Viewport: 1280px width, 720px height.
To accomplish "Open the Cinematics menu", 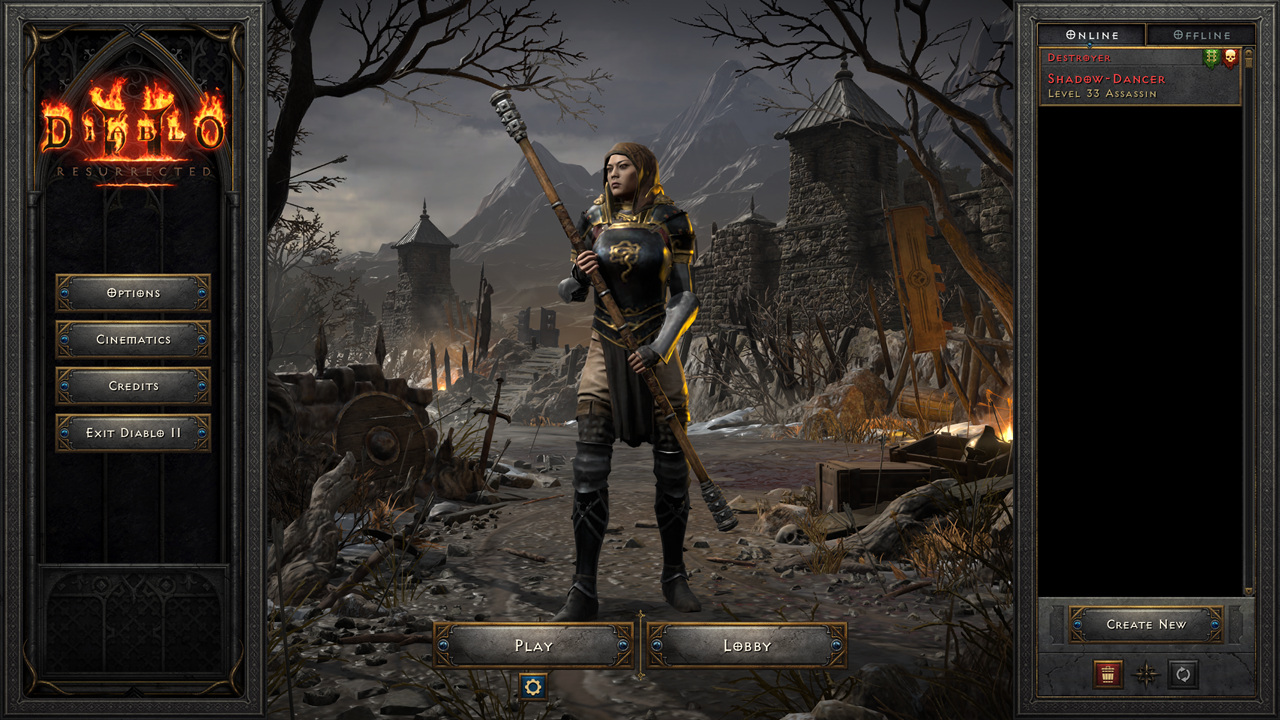I will click(134, 340).
